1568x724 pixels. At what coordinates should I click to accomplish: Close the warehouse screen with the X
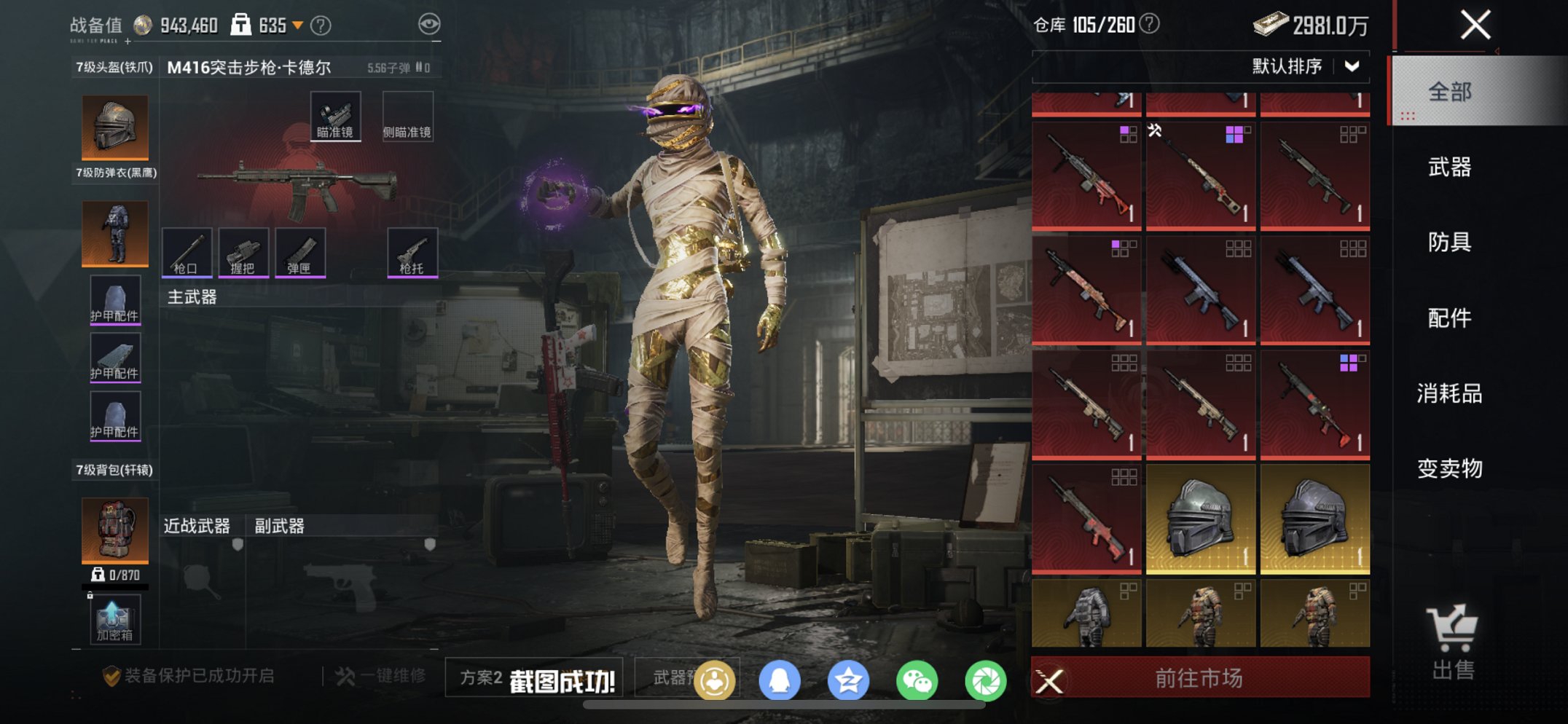(1475, 25)
